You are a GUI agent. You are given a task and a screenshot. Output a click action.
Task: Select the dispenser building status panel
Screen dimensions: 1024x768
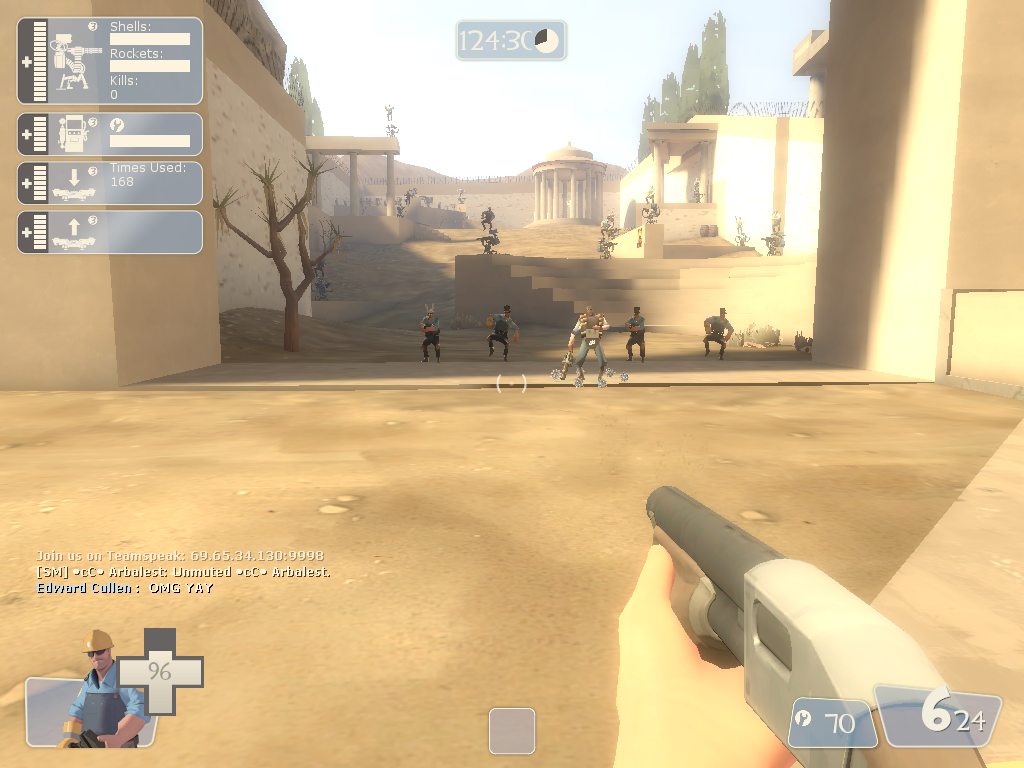pyautogui.click(x=110, y=134)
